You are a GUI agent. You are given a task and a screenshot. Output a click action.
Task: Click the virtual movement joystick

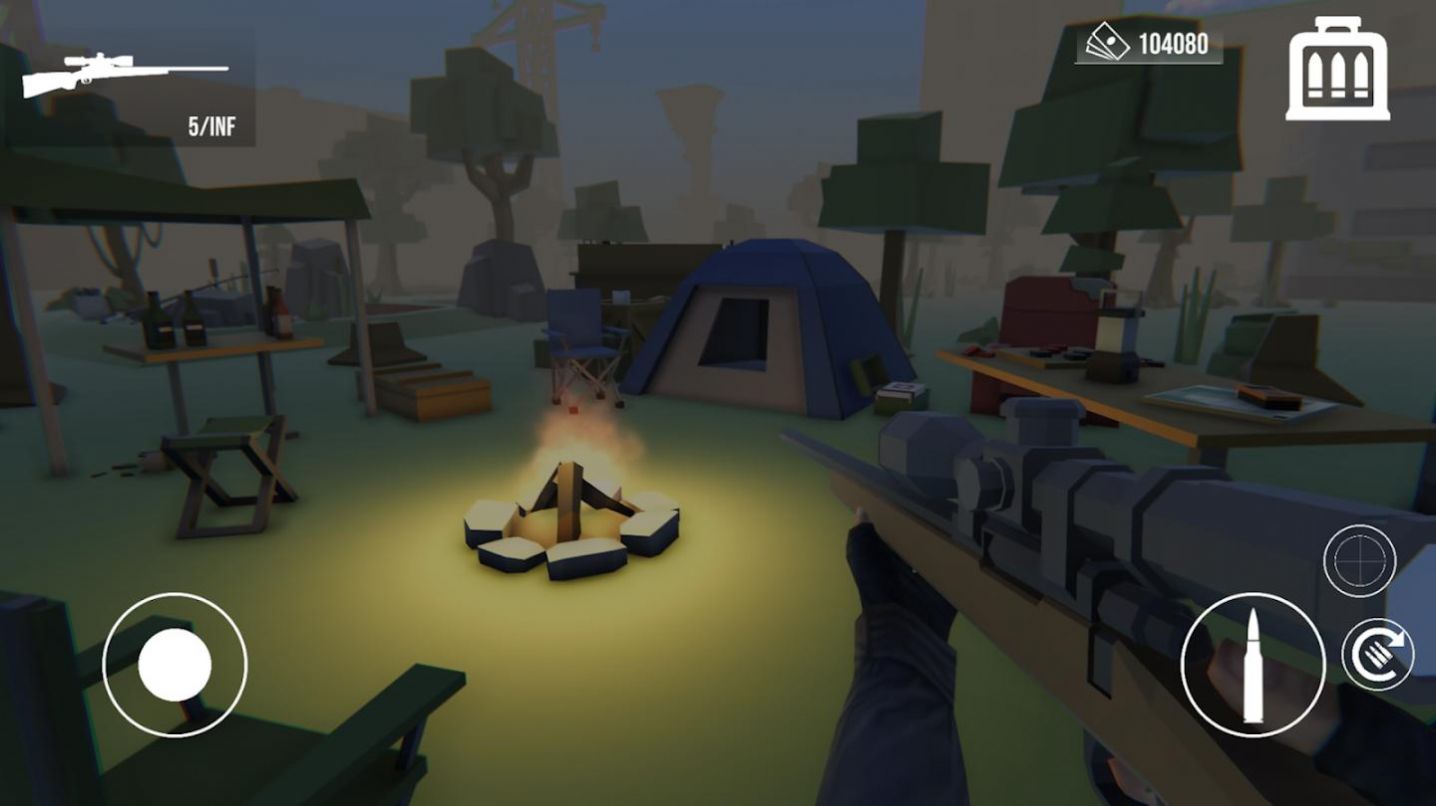175,665
